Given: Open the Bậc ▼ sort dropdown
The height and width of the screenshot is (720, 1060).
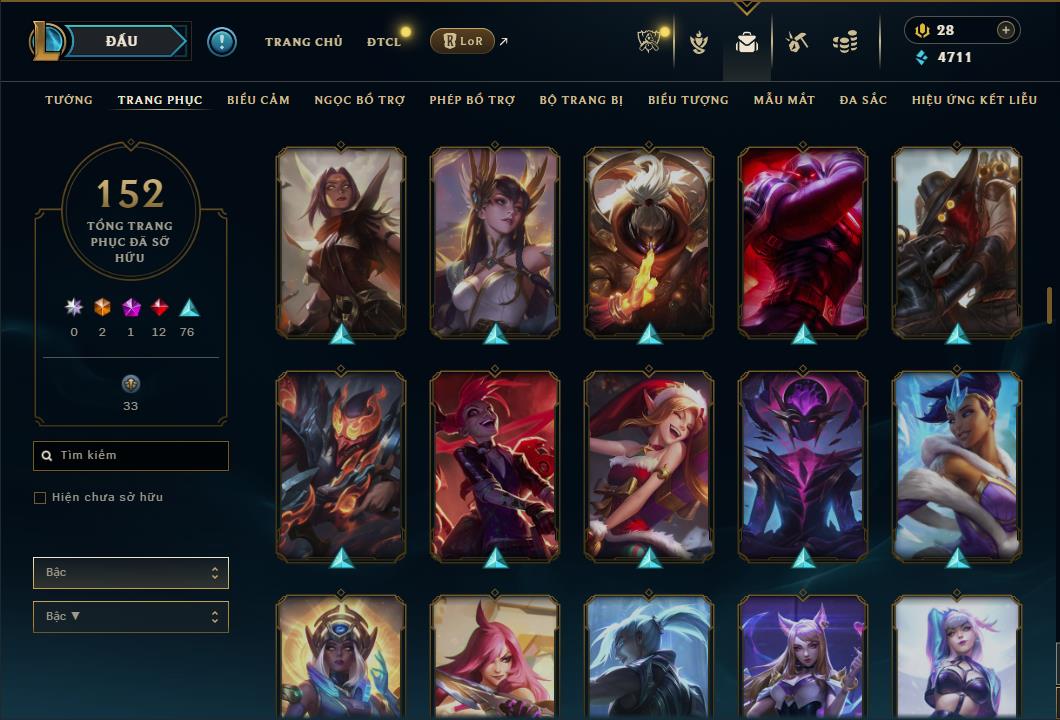Looking at the screenshot, I should [131, 617].
